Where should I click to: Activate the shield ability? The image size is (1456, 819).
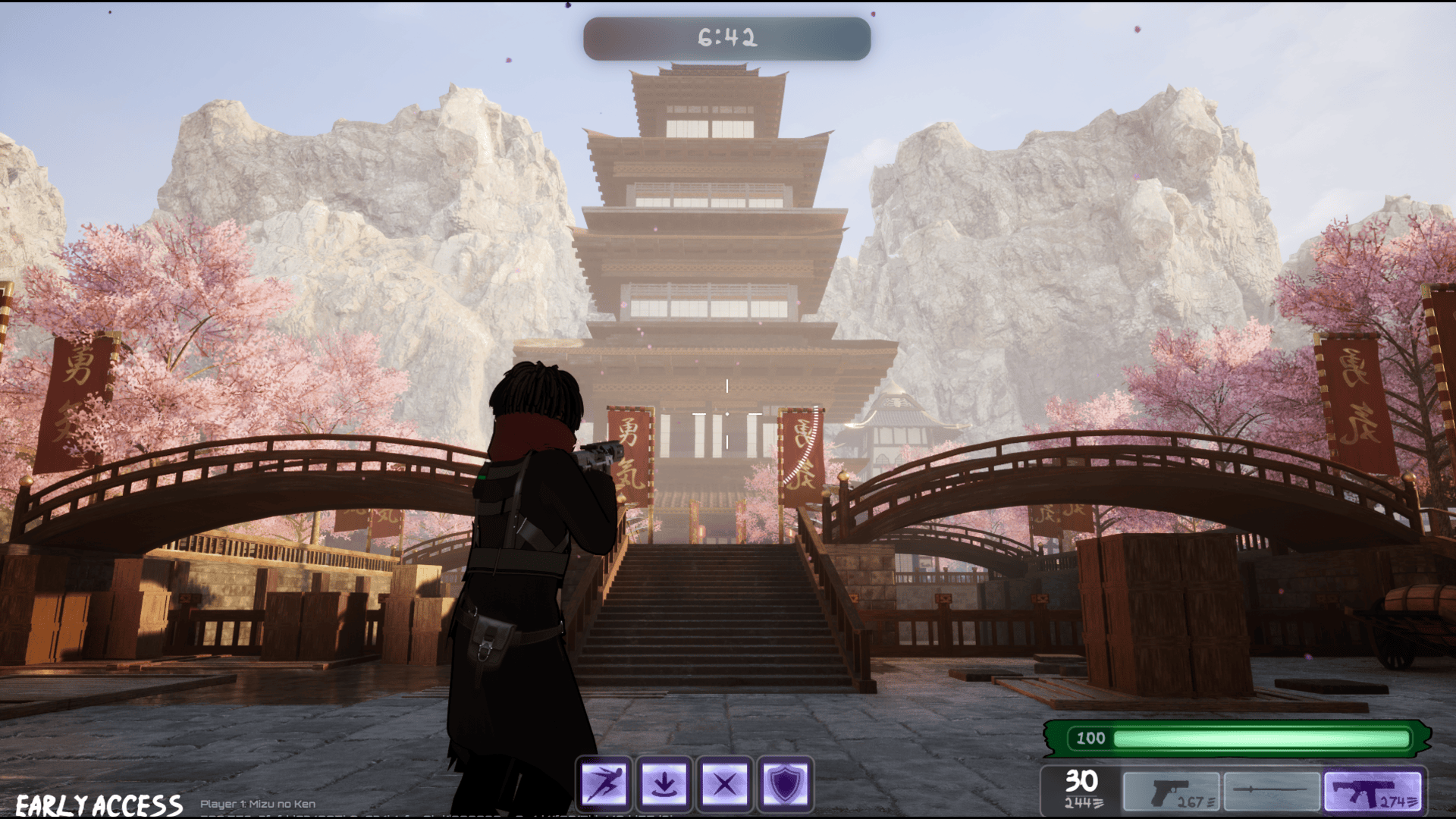785,783
